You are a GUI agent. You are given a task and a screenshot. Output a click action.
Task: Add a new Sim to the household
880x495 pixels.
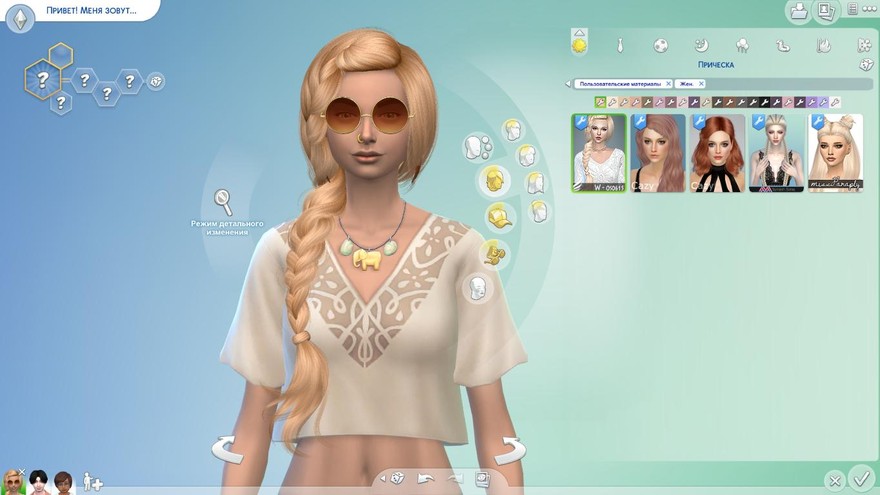point(92,481)
